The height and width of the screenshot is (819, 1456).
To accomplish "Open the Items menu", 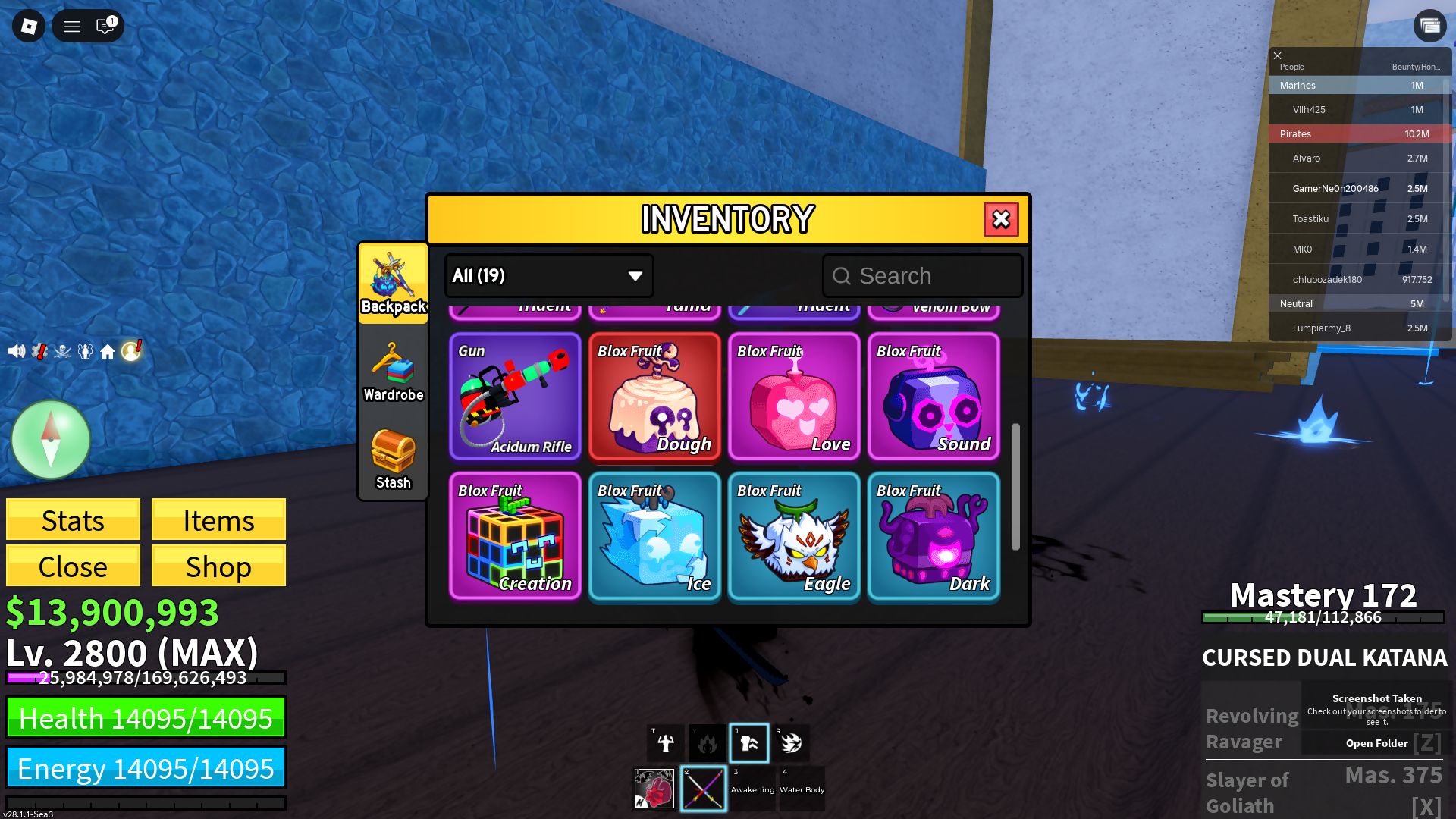I will pyautogui.click(x=218, y=520).
